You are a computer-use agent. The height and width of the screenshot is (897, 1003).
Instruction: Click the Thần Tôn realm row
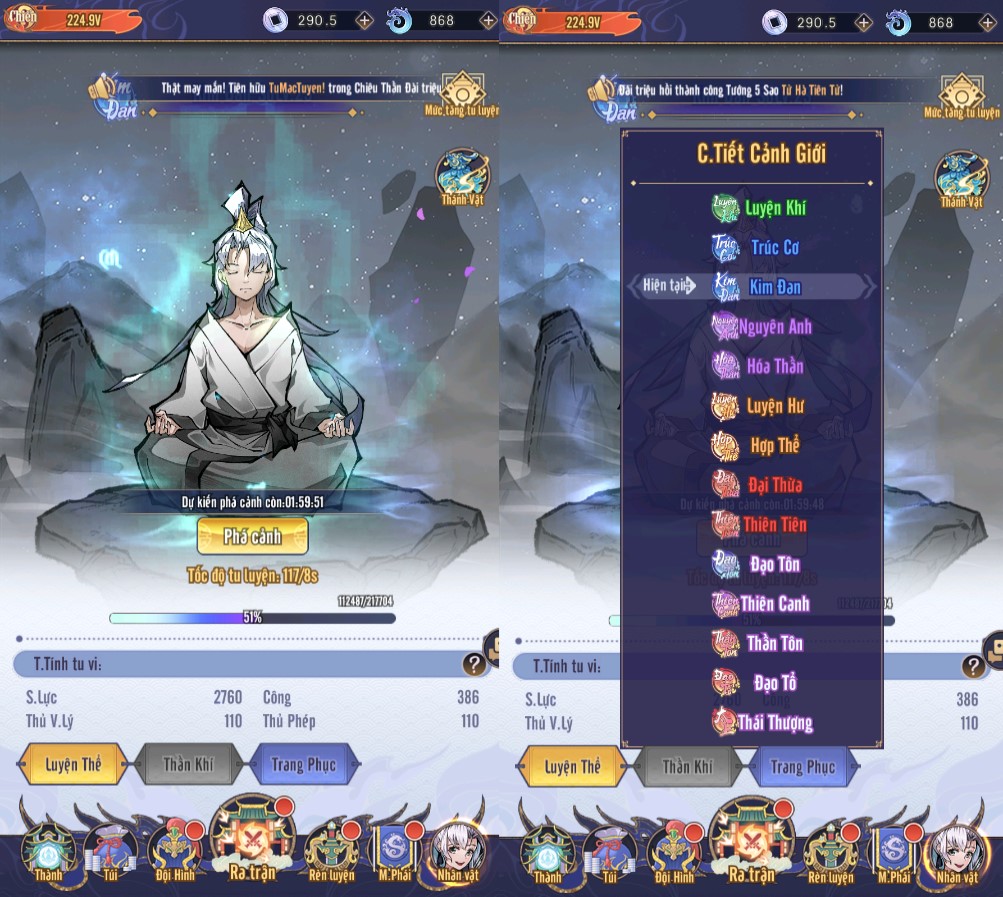(759, 643)
